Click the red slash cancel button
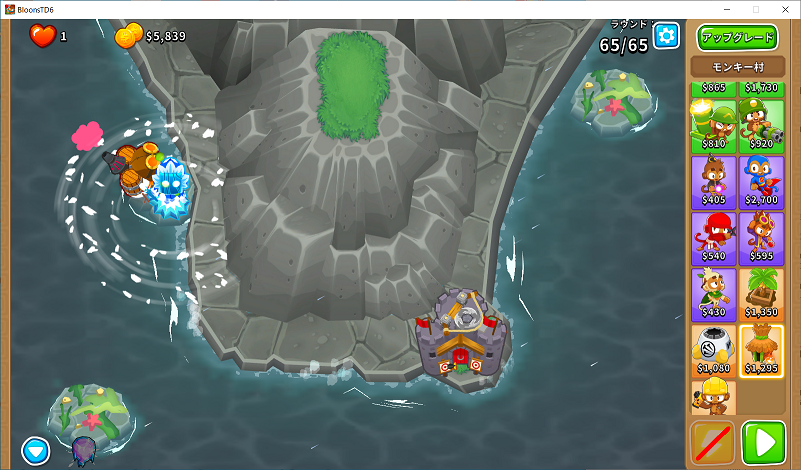 point(712,443)
